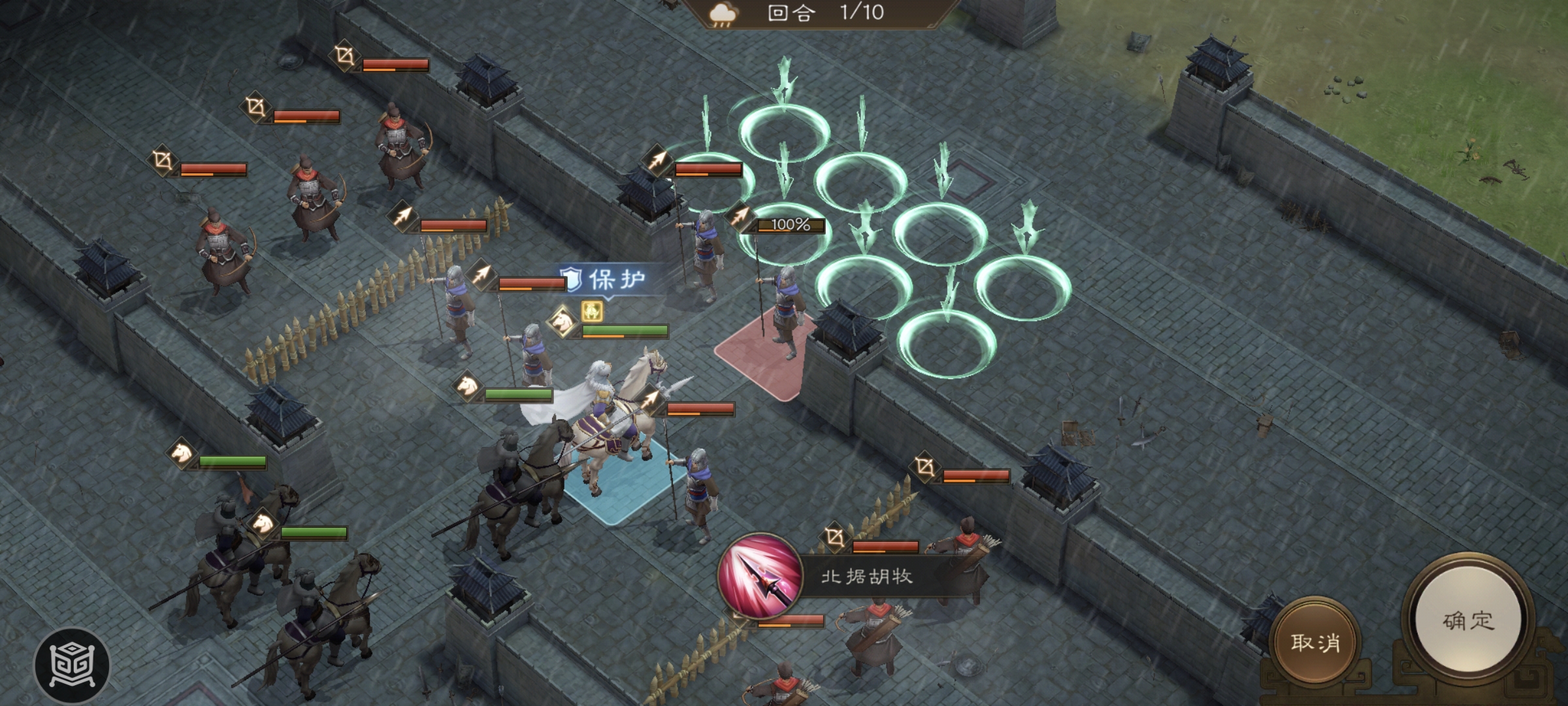This screenshot has height=706, width=1568.
Task: Open the maze-pattern icon button
Action: (72, 665)
